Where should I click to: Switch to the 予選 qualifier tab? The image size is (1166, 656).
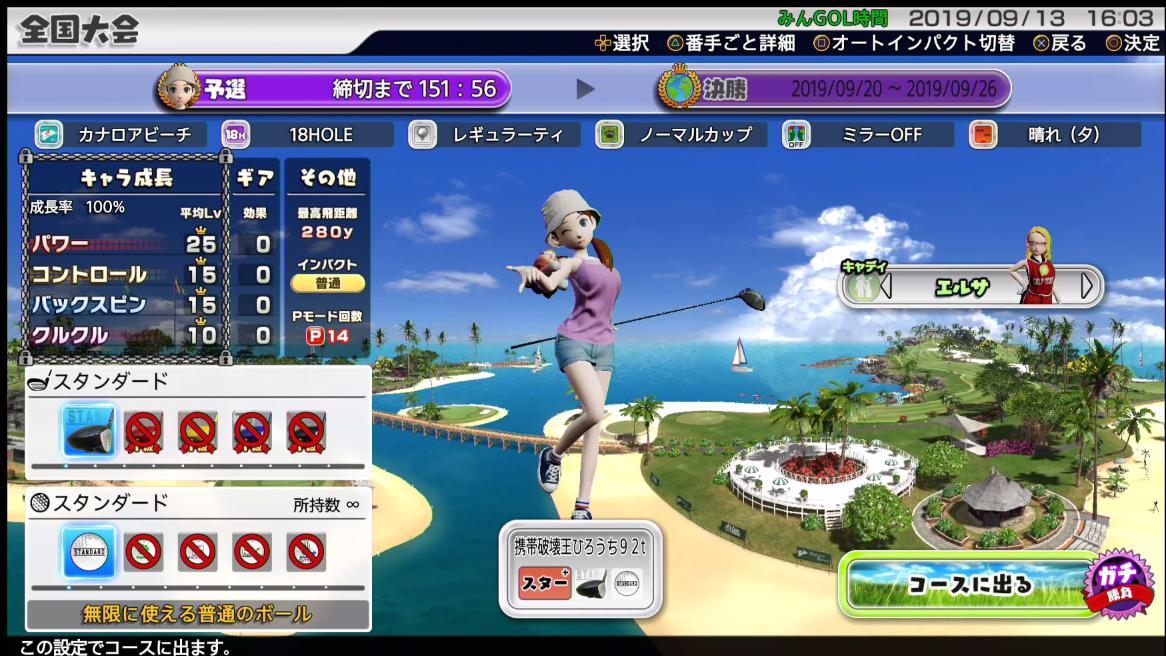(335, 89)
